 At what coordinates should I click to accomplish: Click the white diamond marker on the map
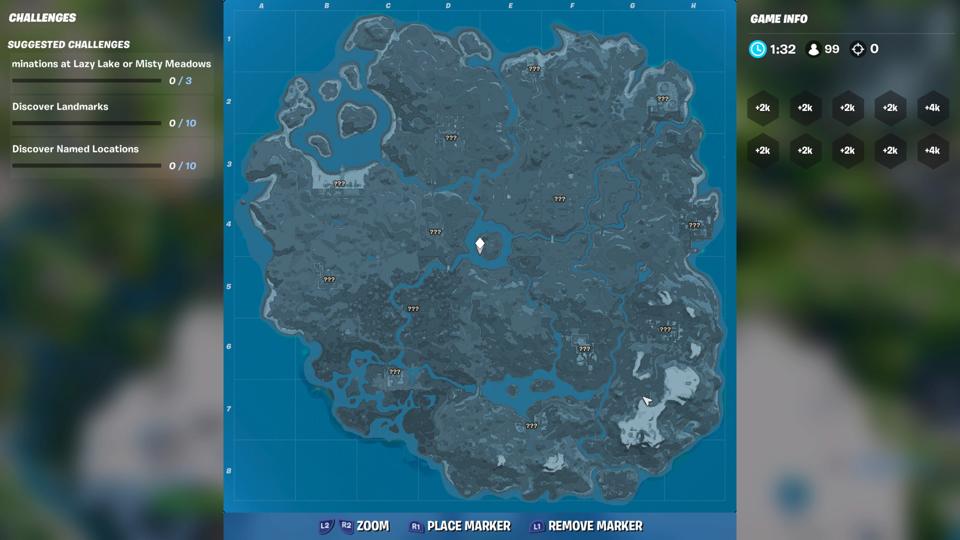(x=480, y=245)
